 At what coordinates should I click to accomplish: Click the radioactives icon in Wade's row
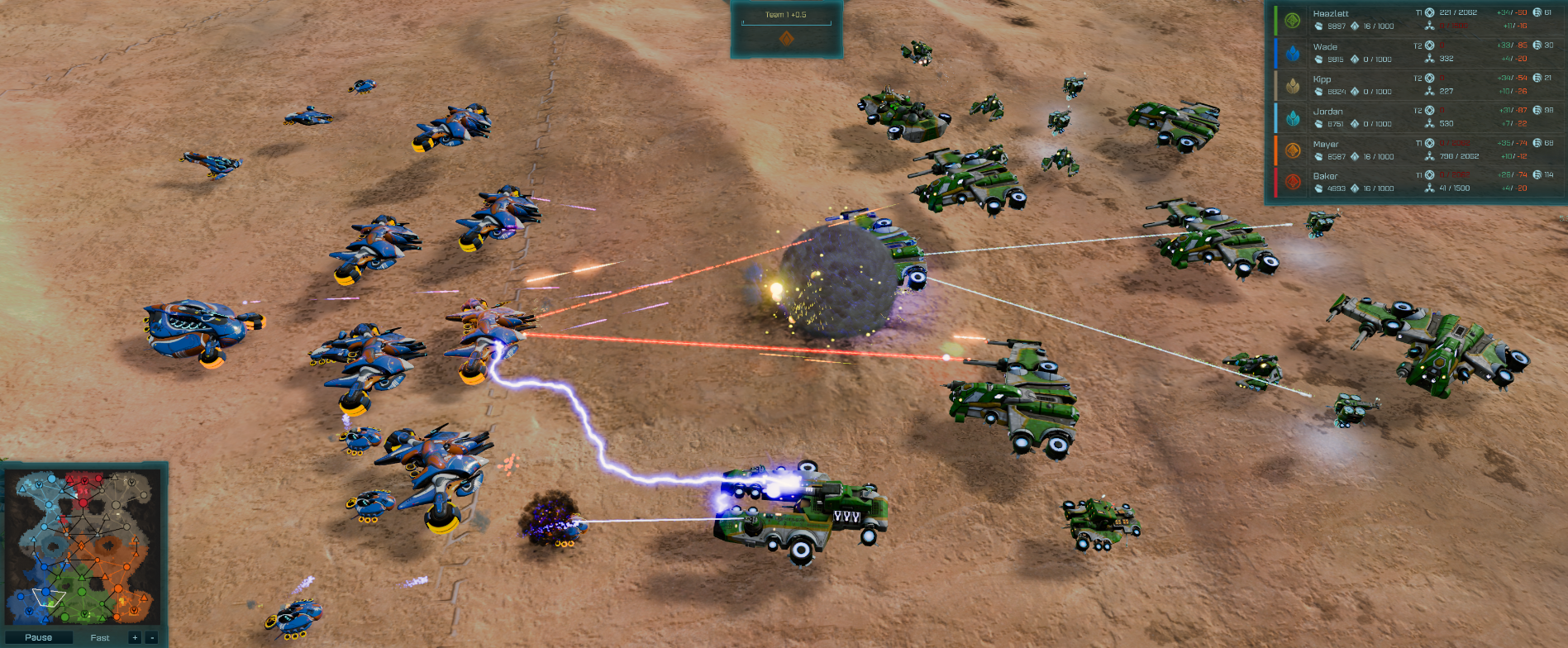1356,59
